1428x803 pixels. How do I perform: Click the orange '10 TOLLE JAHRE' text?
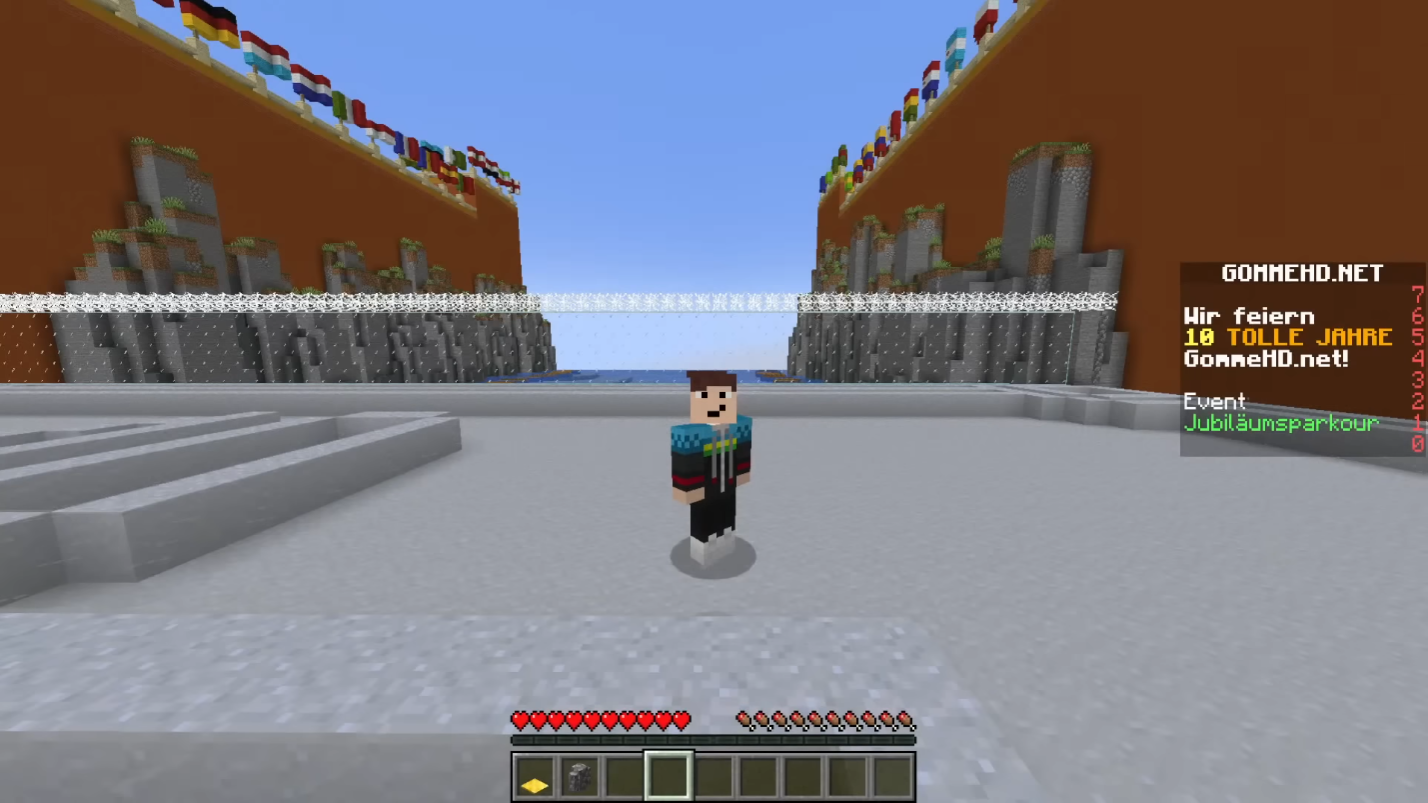tap(1288, 338)
